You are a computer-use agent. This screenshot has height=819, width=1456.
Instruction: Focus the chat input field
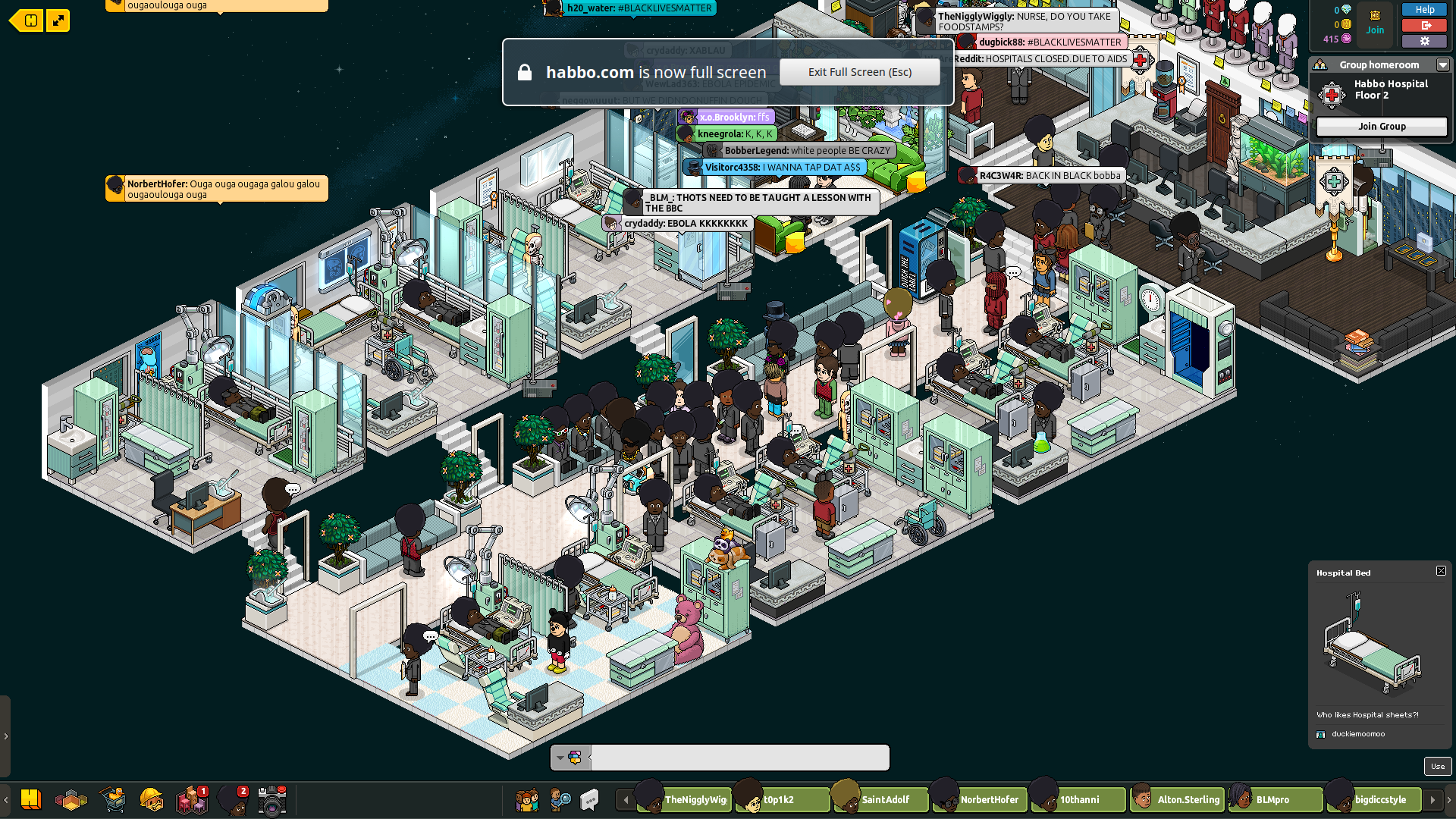point(739,757)
